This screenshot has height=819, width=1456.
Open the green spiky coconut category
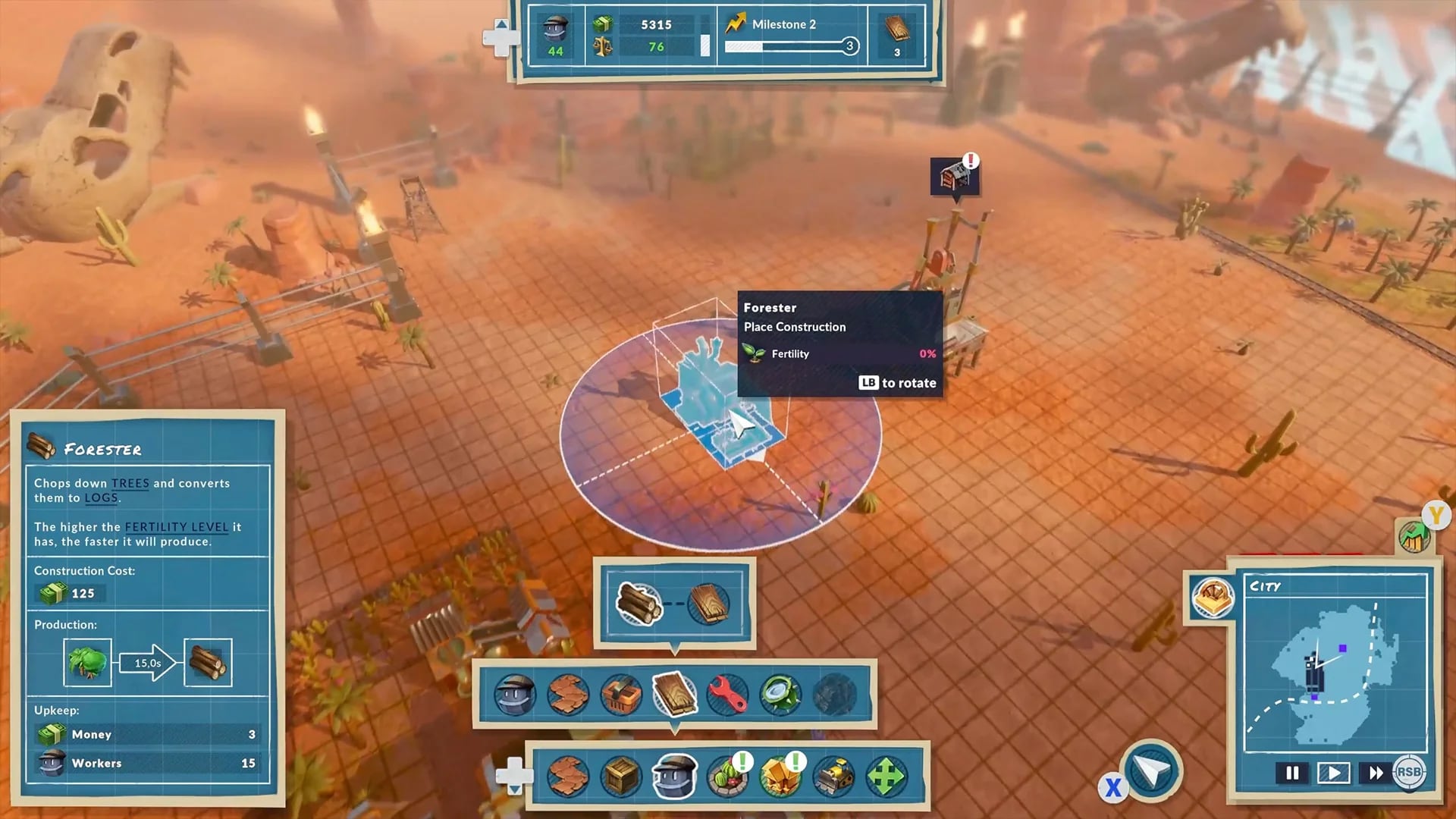[780, 695]
